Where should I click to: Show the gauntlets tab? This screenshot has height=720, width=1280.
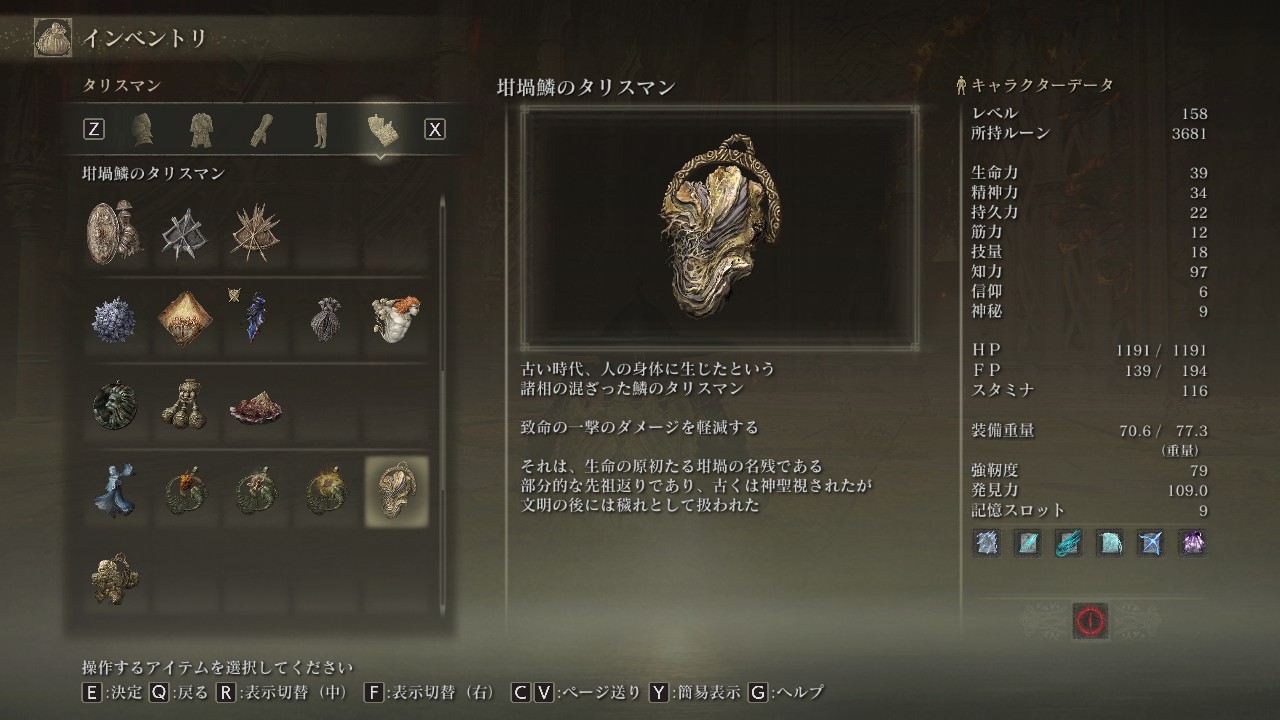261,129
